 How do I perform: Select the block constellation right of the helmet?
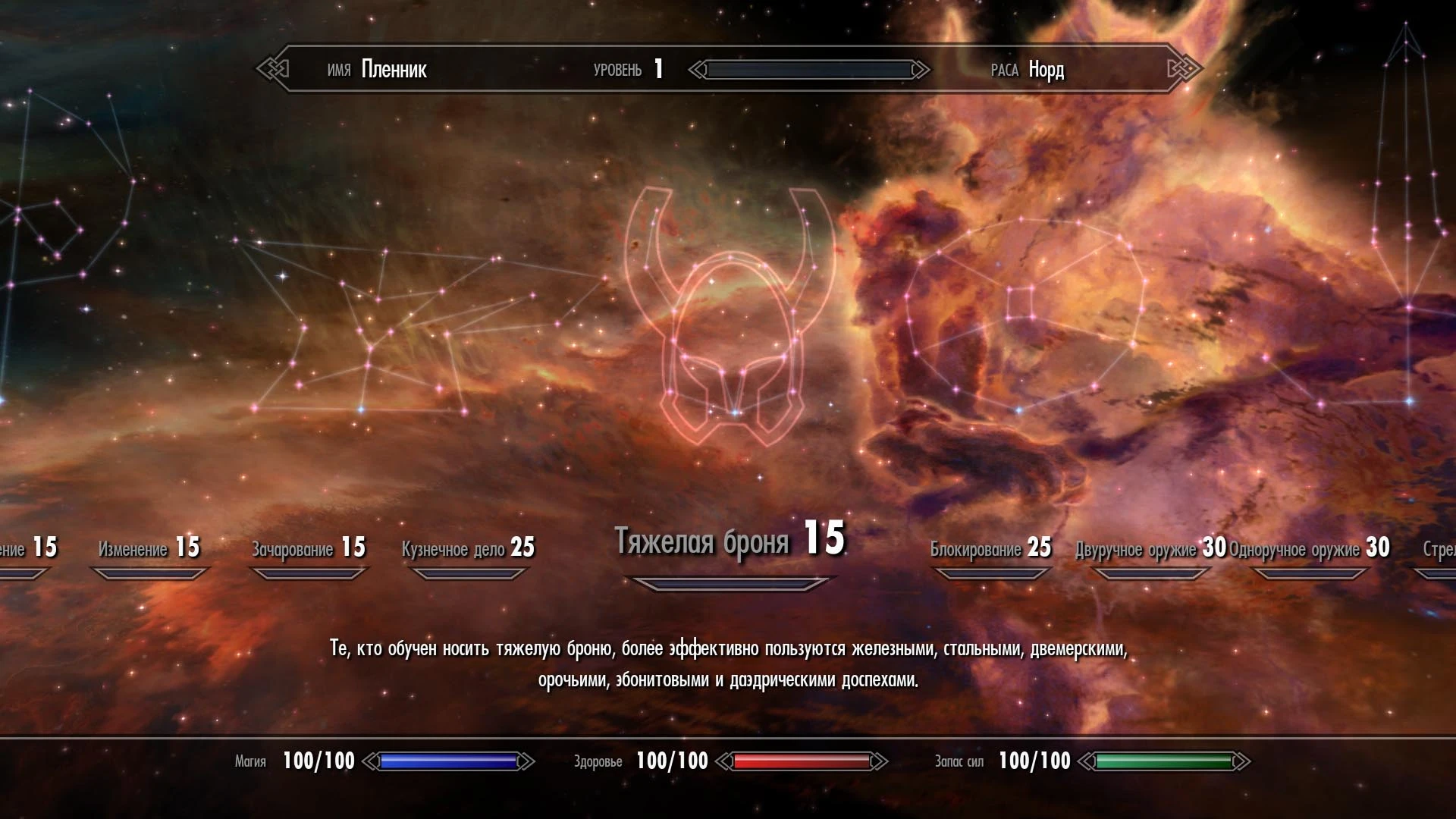(x=1024, y=318)
